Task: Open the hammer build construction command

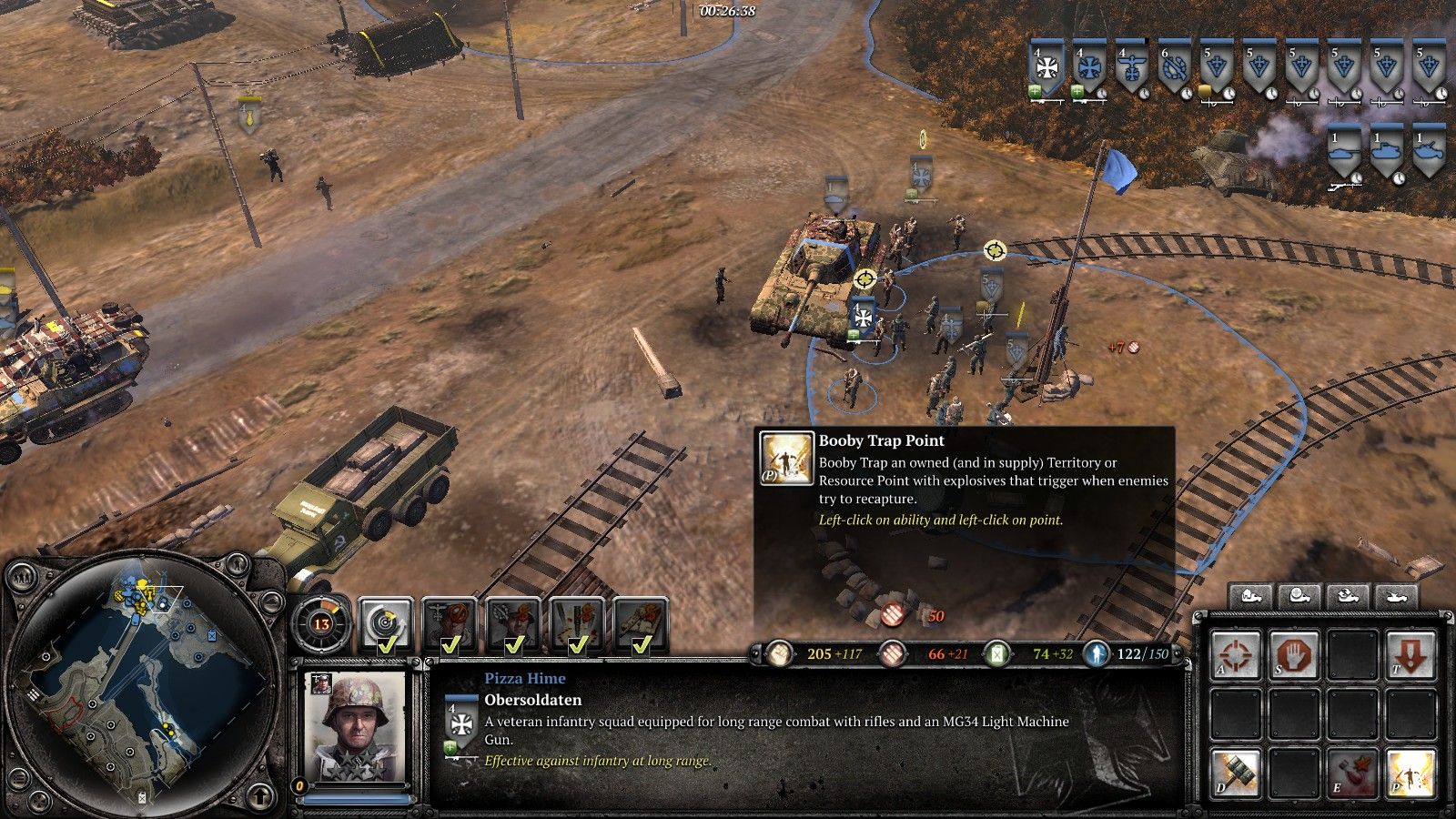Action: 1236,772
